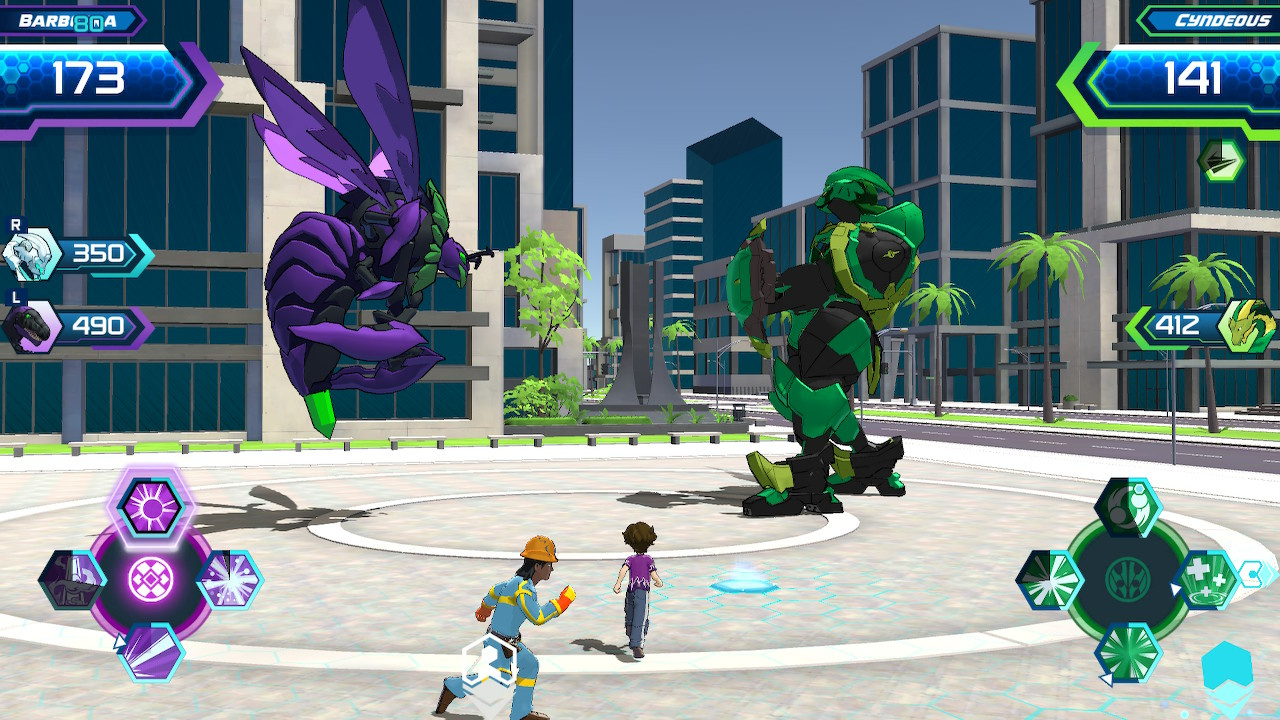Trigger the purple slash streak ability

pos(152,649)
